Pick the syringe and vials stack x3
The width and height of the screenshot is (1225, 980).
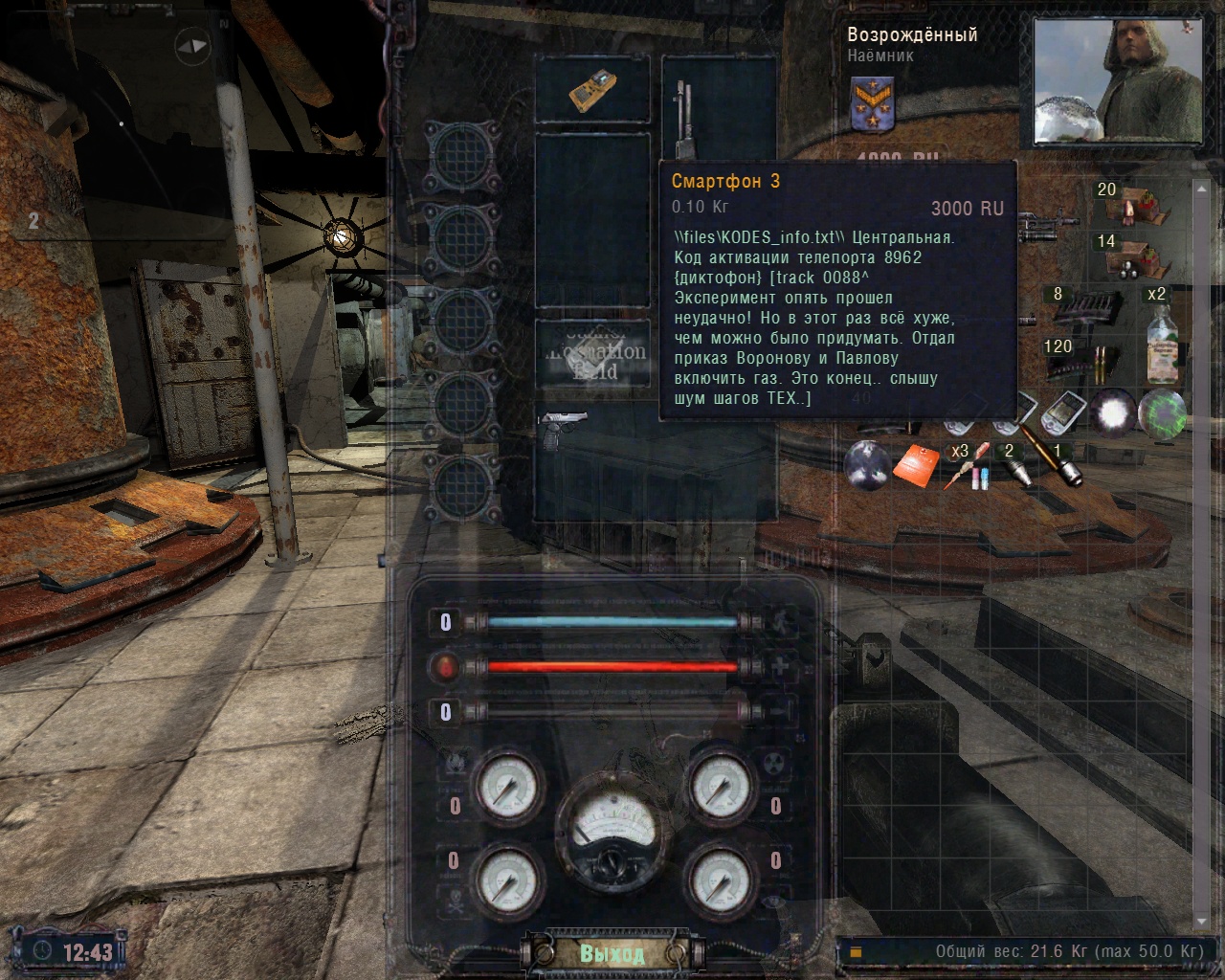tap(965, 465)
